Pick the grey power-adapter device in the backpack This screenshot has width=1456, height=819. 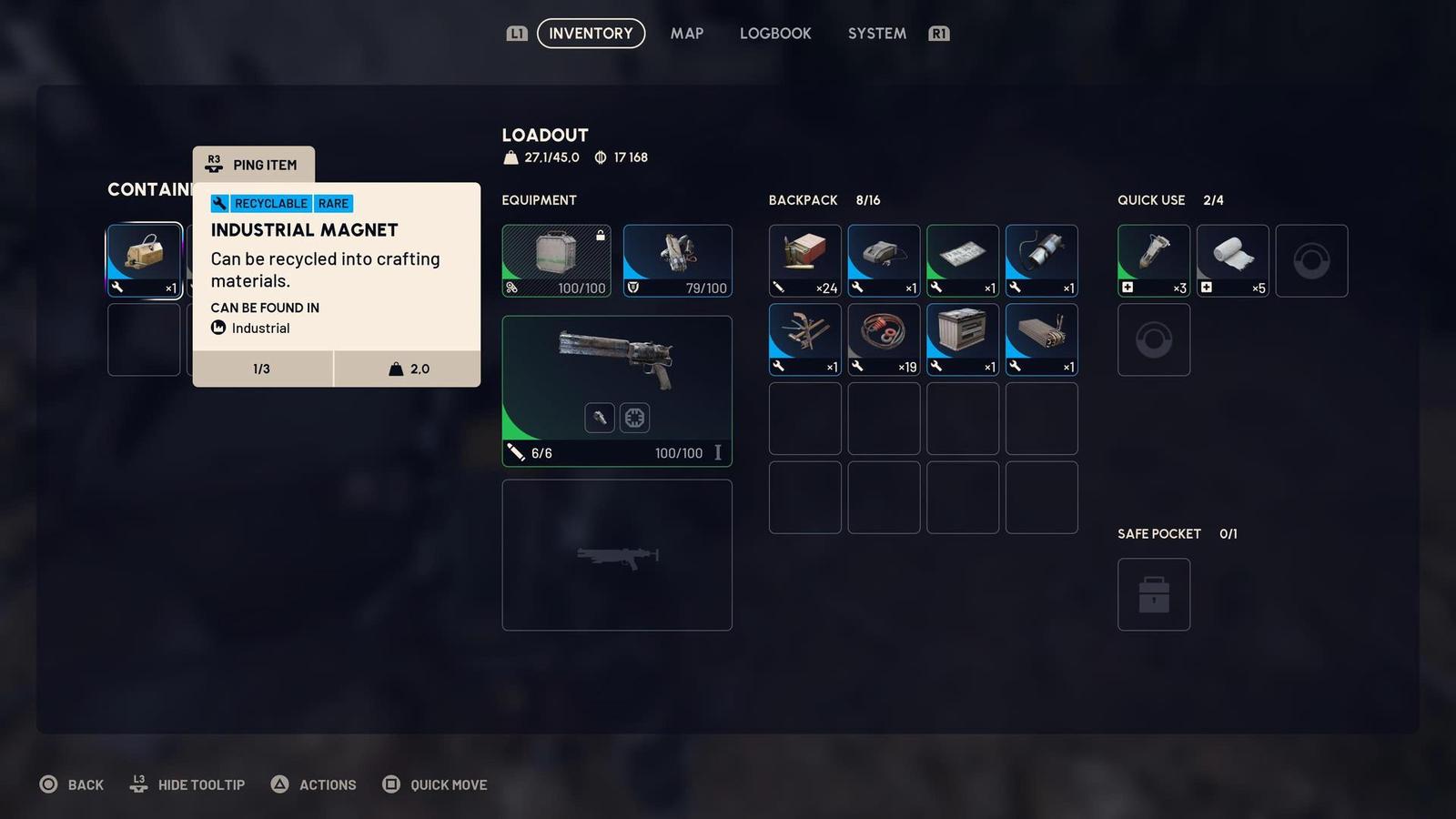coord(884,261)
